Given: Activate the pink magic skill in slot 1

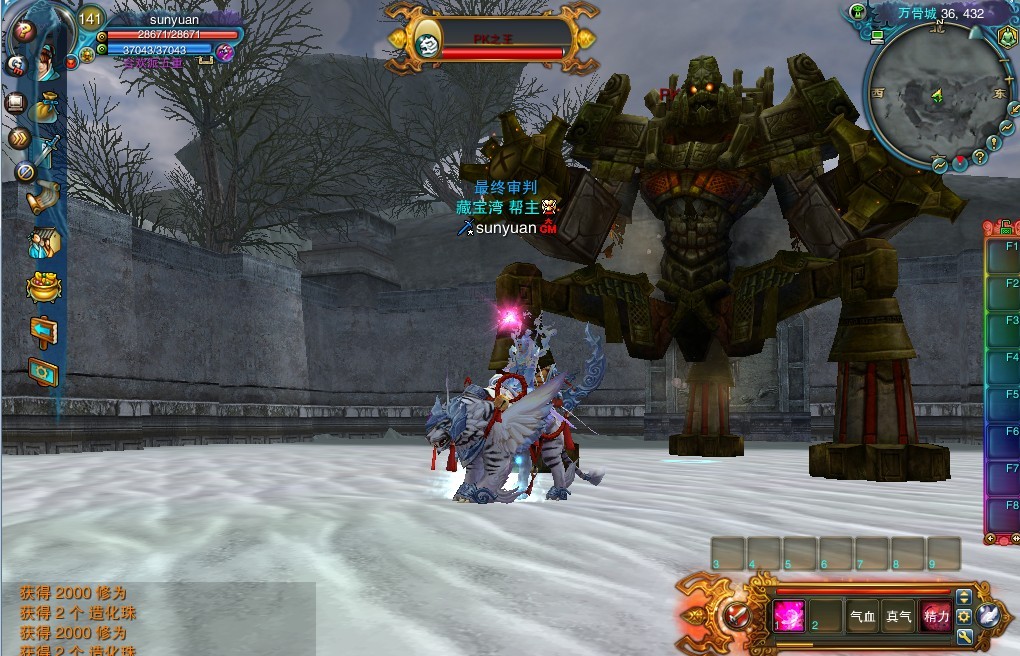Looking at the screenshot, I should (x=789, y=615).
